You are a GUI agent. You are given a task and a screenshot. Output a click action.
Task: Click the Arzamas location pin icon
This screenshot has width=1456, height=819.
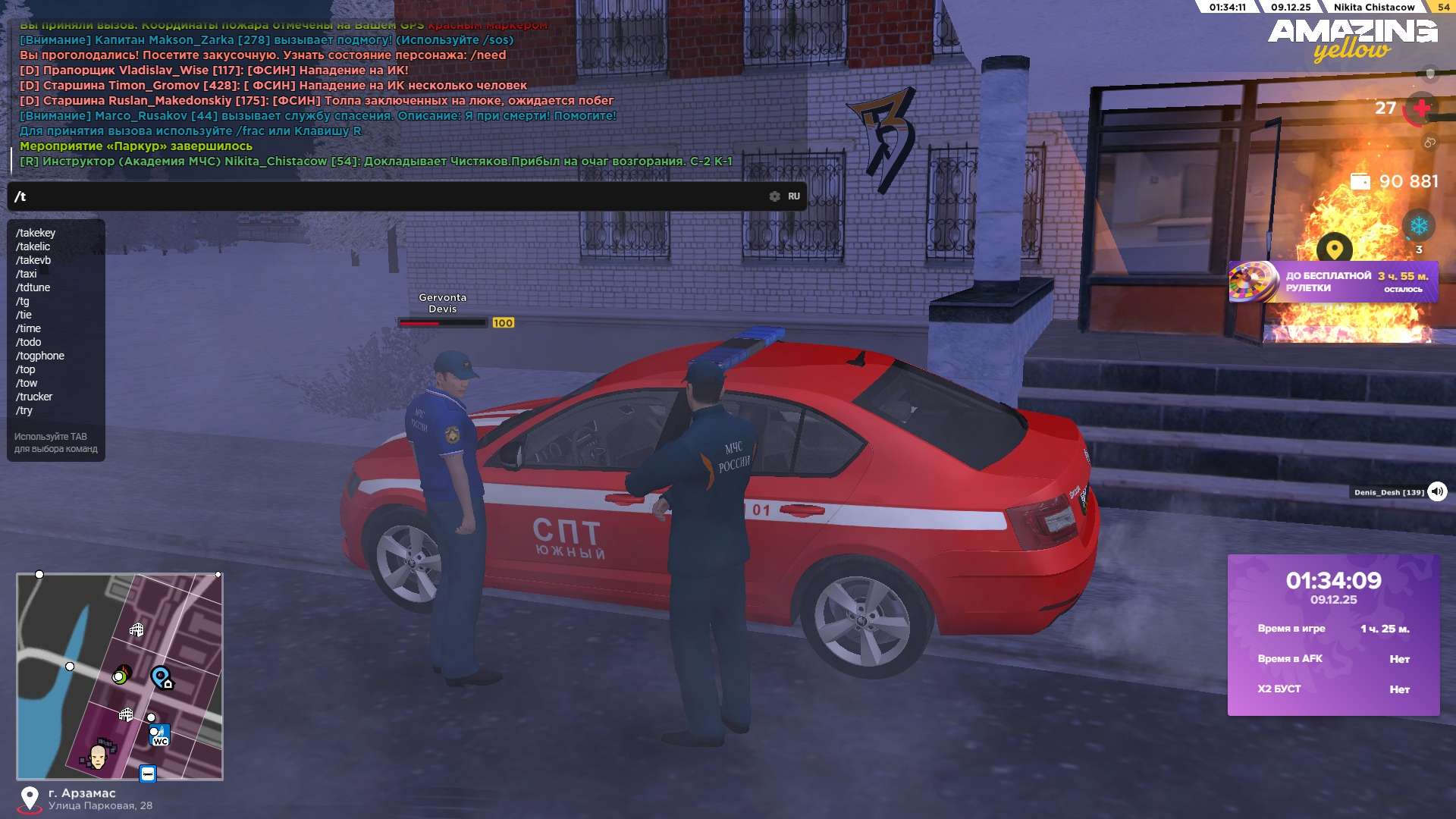click(x=30, y=798)
